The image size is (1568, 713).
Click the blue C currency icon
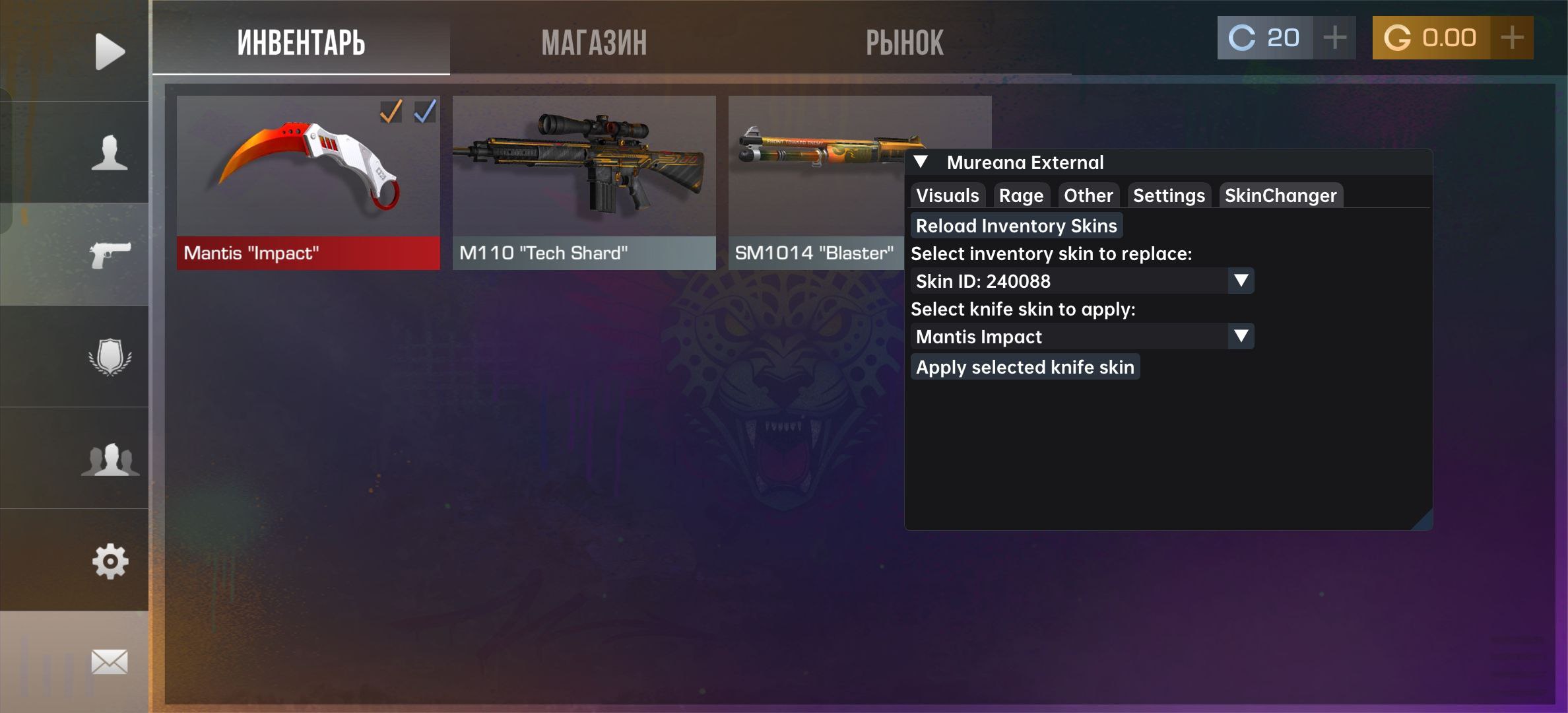point(1243,38)
